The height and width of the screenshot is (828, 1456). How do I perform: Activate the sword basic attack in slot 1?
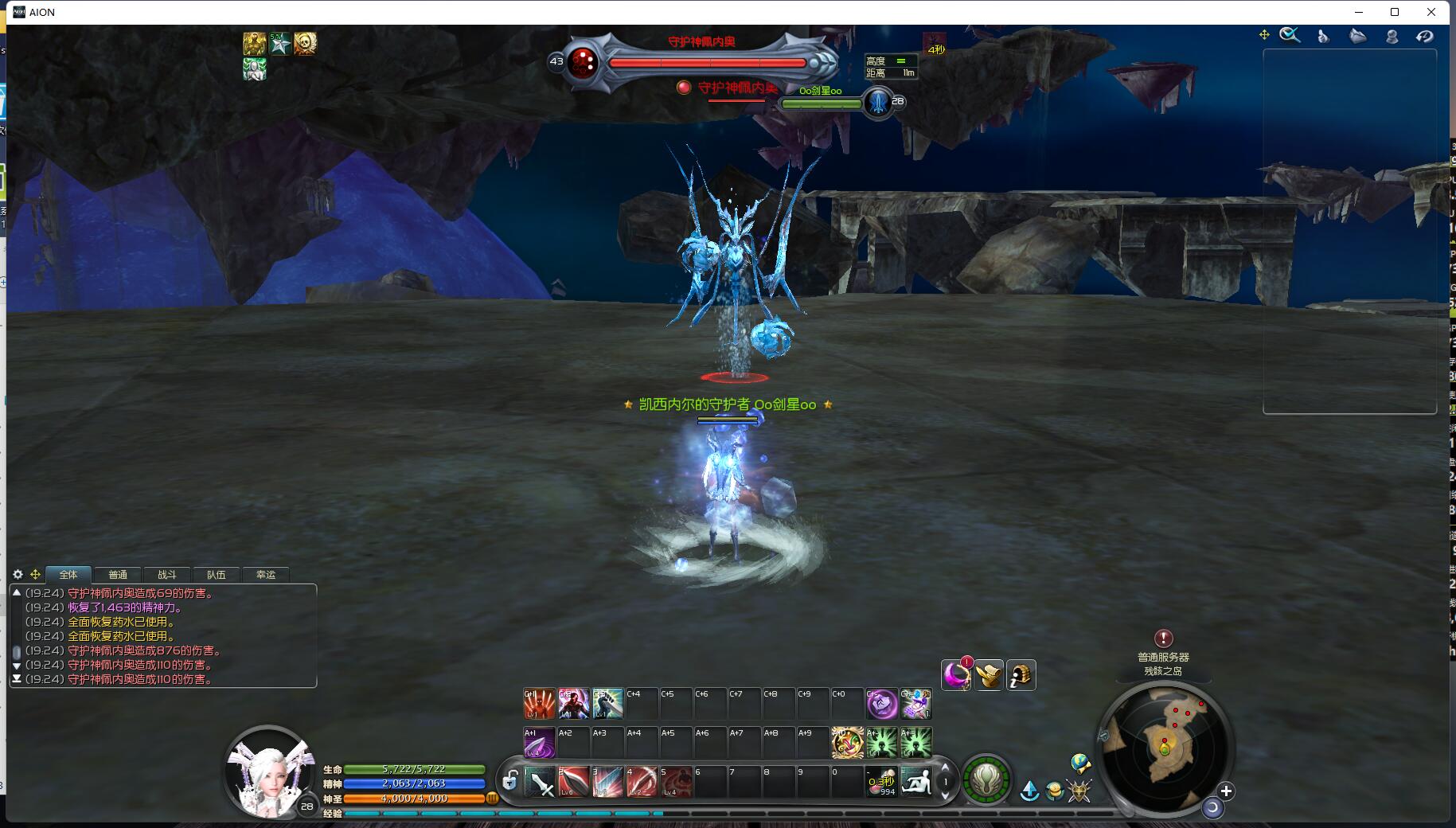(x=541, y=782)
